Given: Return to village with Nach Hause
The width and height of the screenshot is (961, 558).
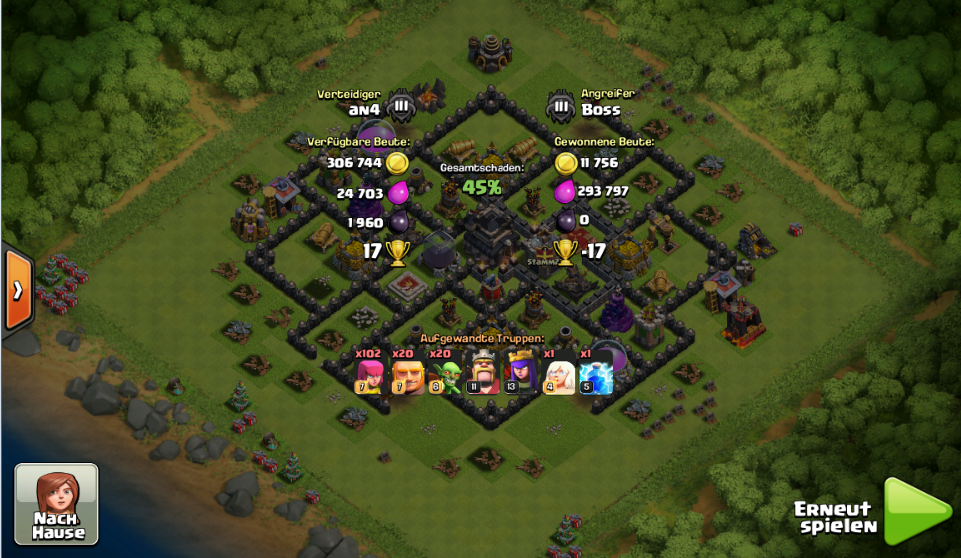Looking at the screenshot, I should tap(57, 504).
